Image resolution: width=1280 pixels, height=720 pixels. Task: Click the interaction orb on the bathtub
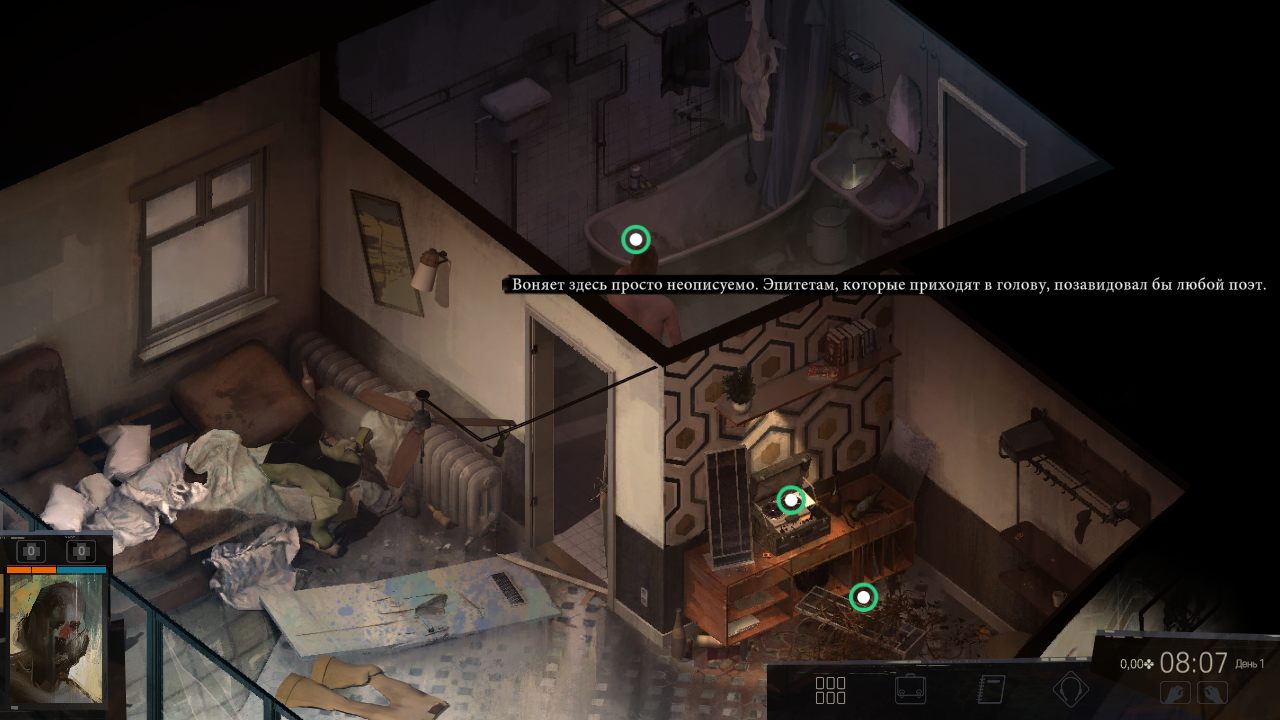634,239
